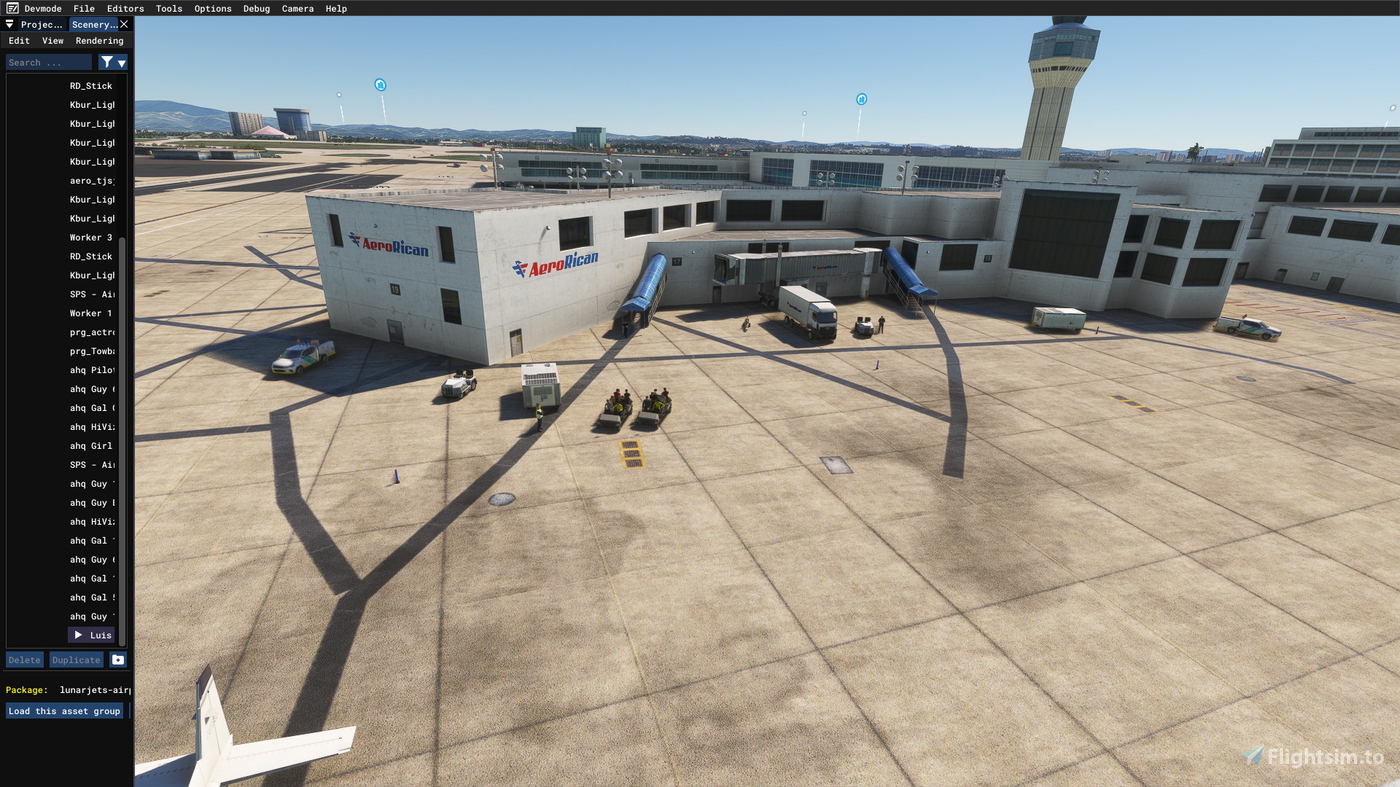The width and height of the screenshot is (1400, 787).
Task: Open the Debug menu in the top menu bar
Action: pos(255,7)
